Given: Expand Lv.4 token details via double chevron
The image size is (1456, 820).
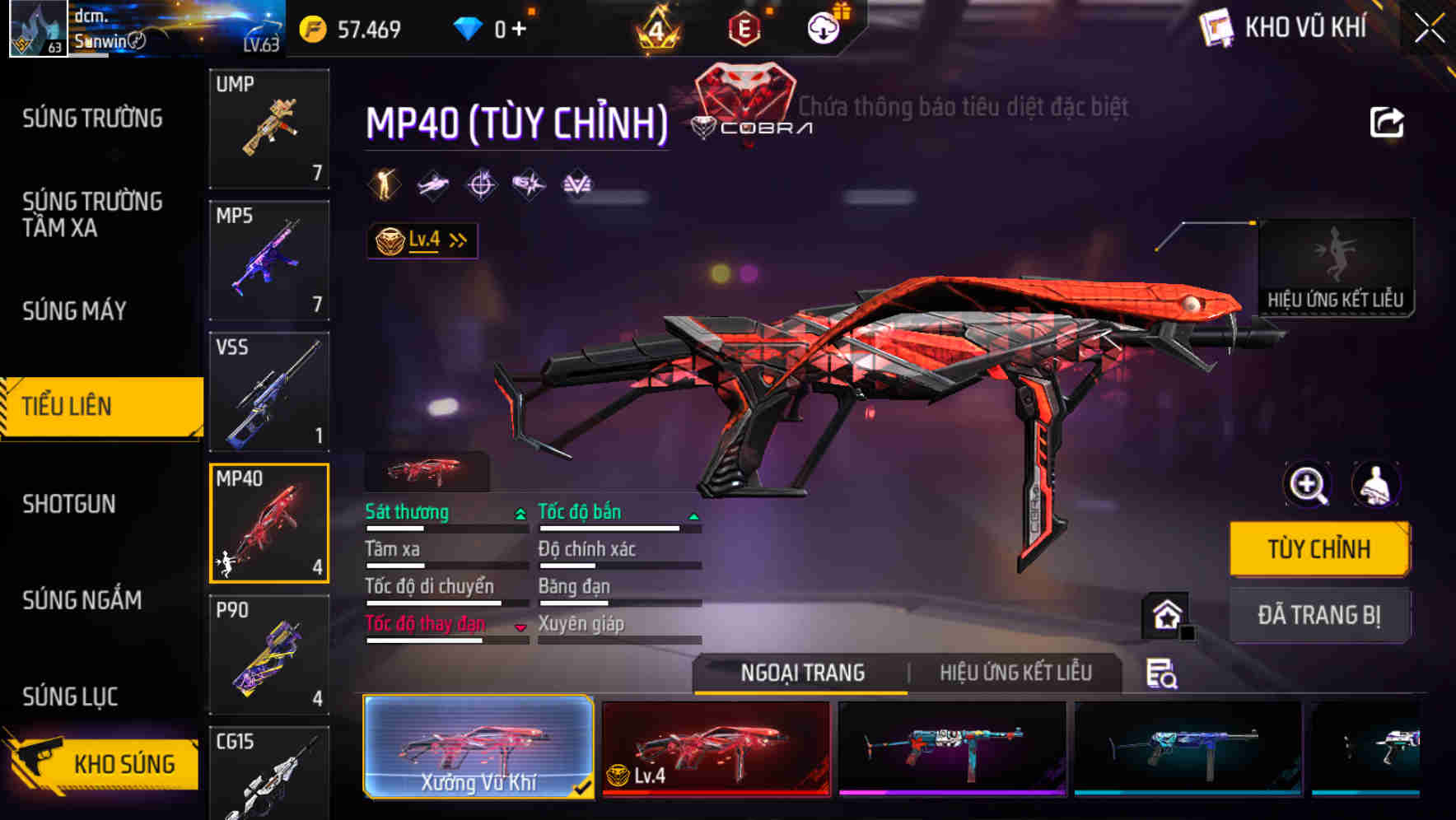Looking at the screenshot, I should pos(457,240).
